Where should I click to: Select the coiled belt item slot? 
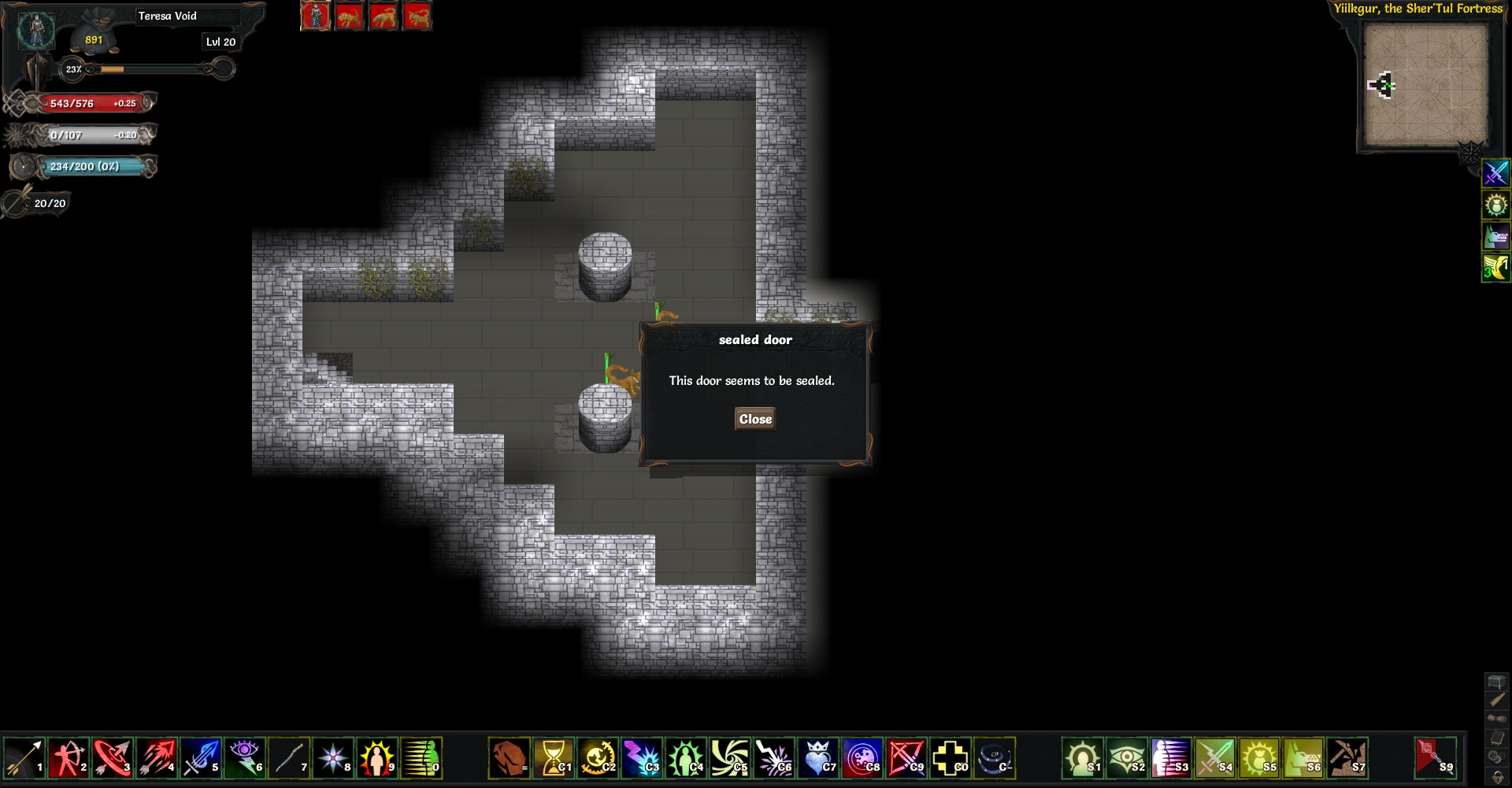995,758
